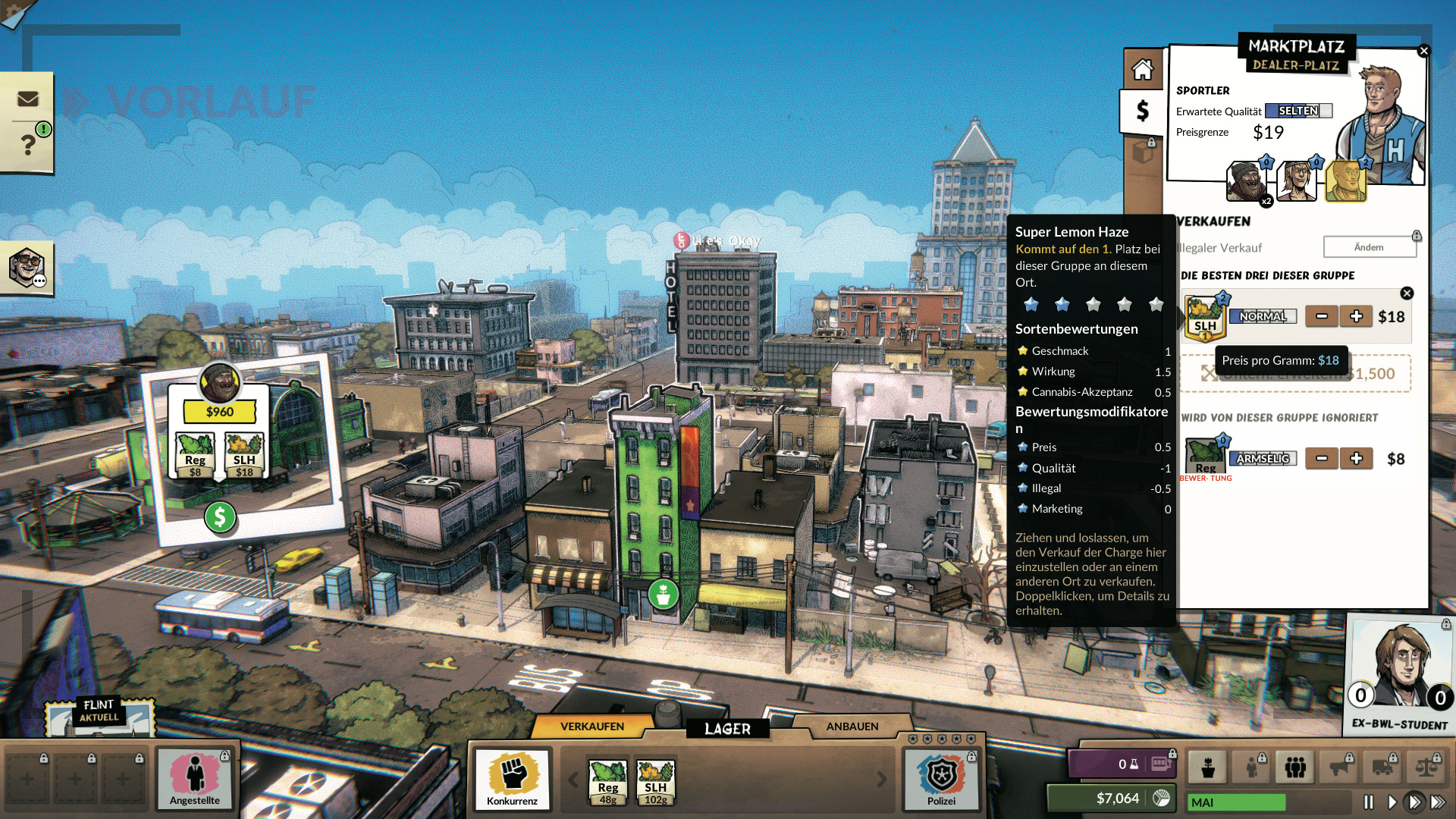Open the potted plant grow menu
Viewport: 1456px width, 819px height.
[1208, 767]
